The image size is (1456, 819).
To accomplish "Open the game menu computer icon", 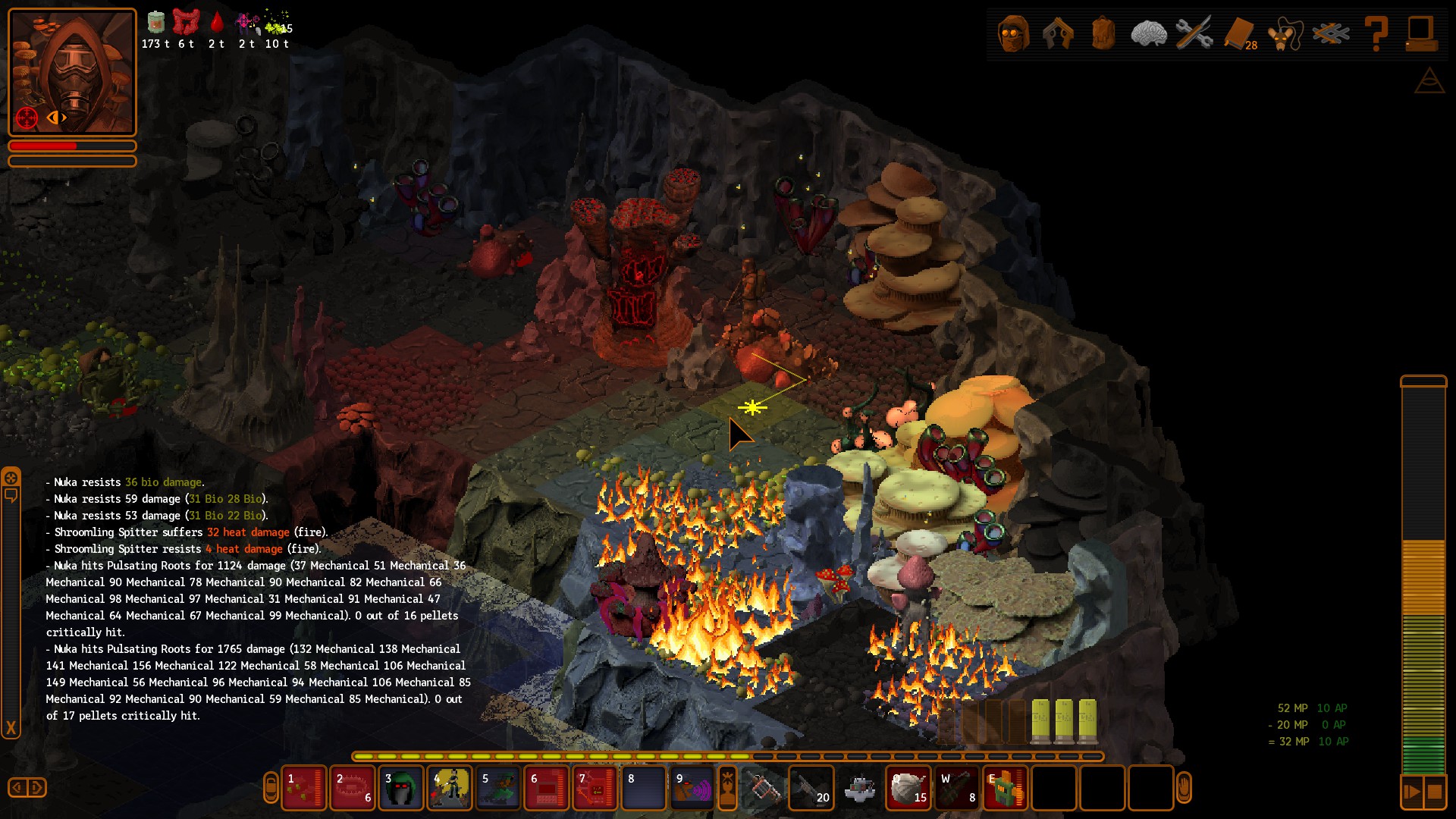I will [x=1420, y=34].
